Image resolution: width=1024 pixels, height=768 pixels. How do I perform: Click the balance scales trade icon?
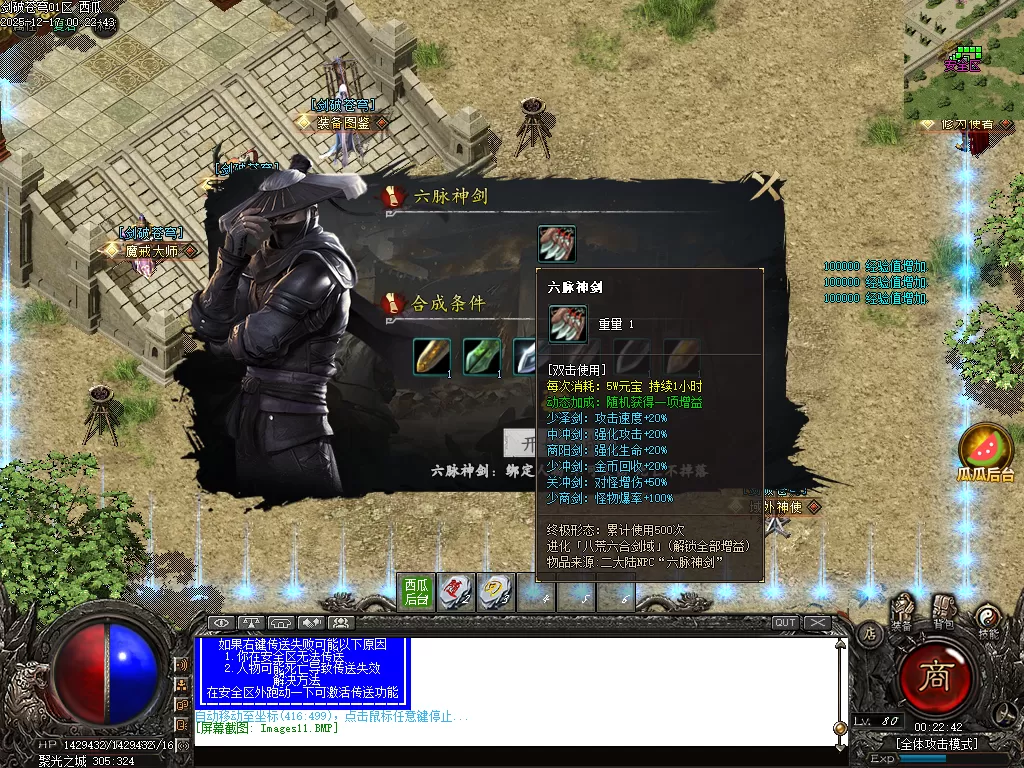point(251,623)
